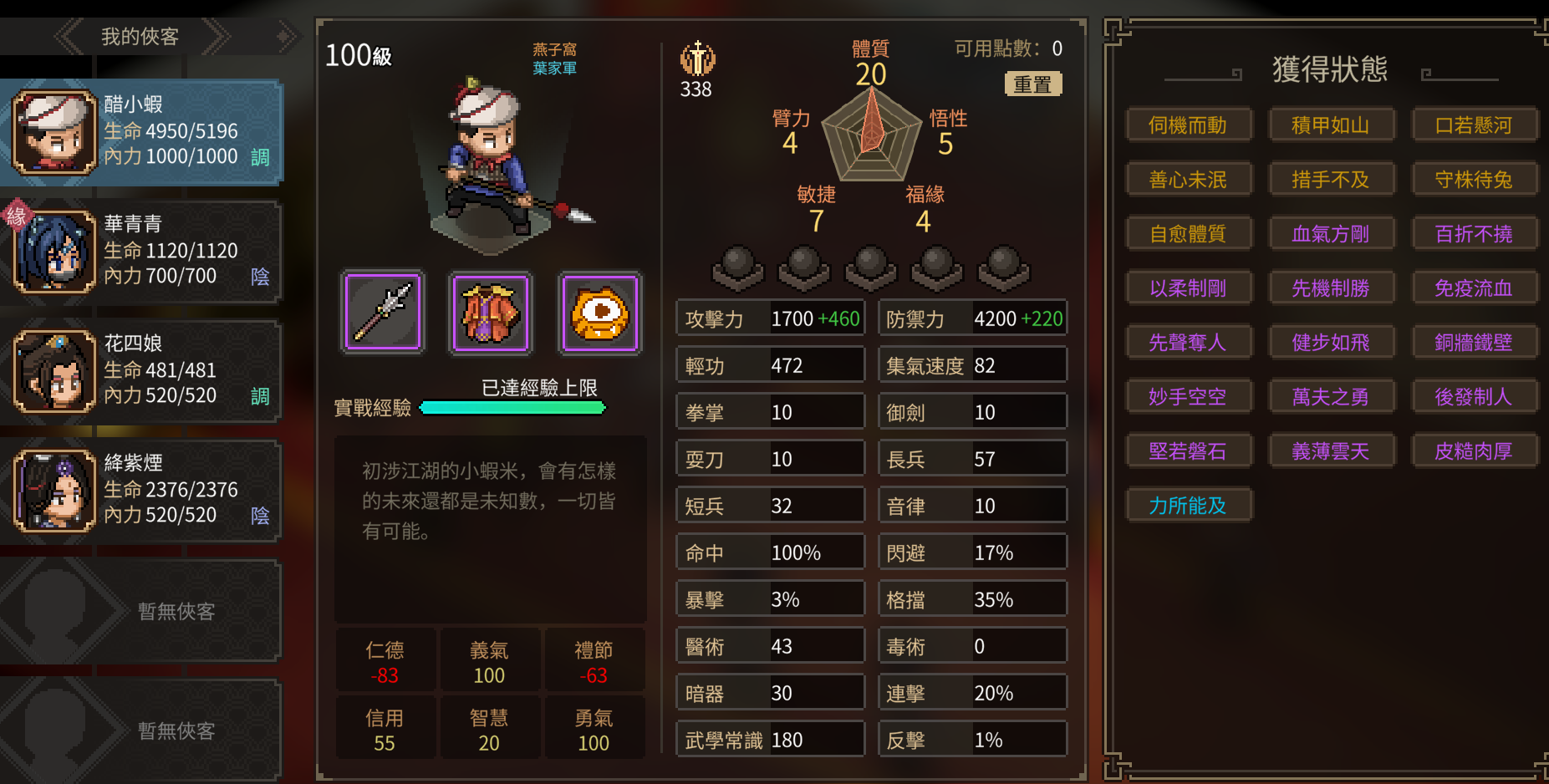This screenshot has height=784, width=1549.
Task: Select the orange eye accessory slot
Action: 599,313
